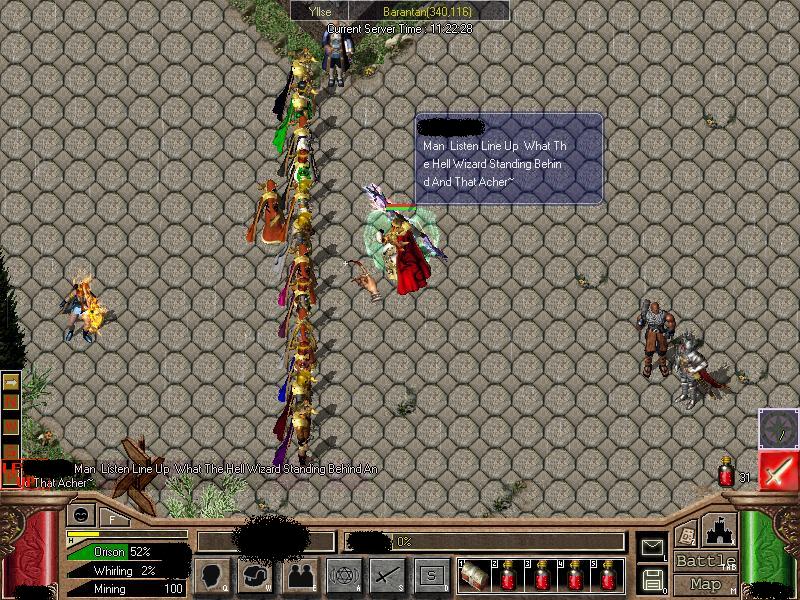
Task: Click the square S button
Action: [x=431, y=575]
